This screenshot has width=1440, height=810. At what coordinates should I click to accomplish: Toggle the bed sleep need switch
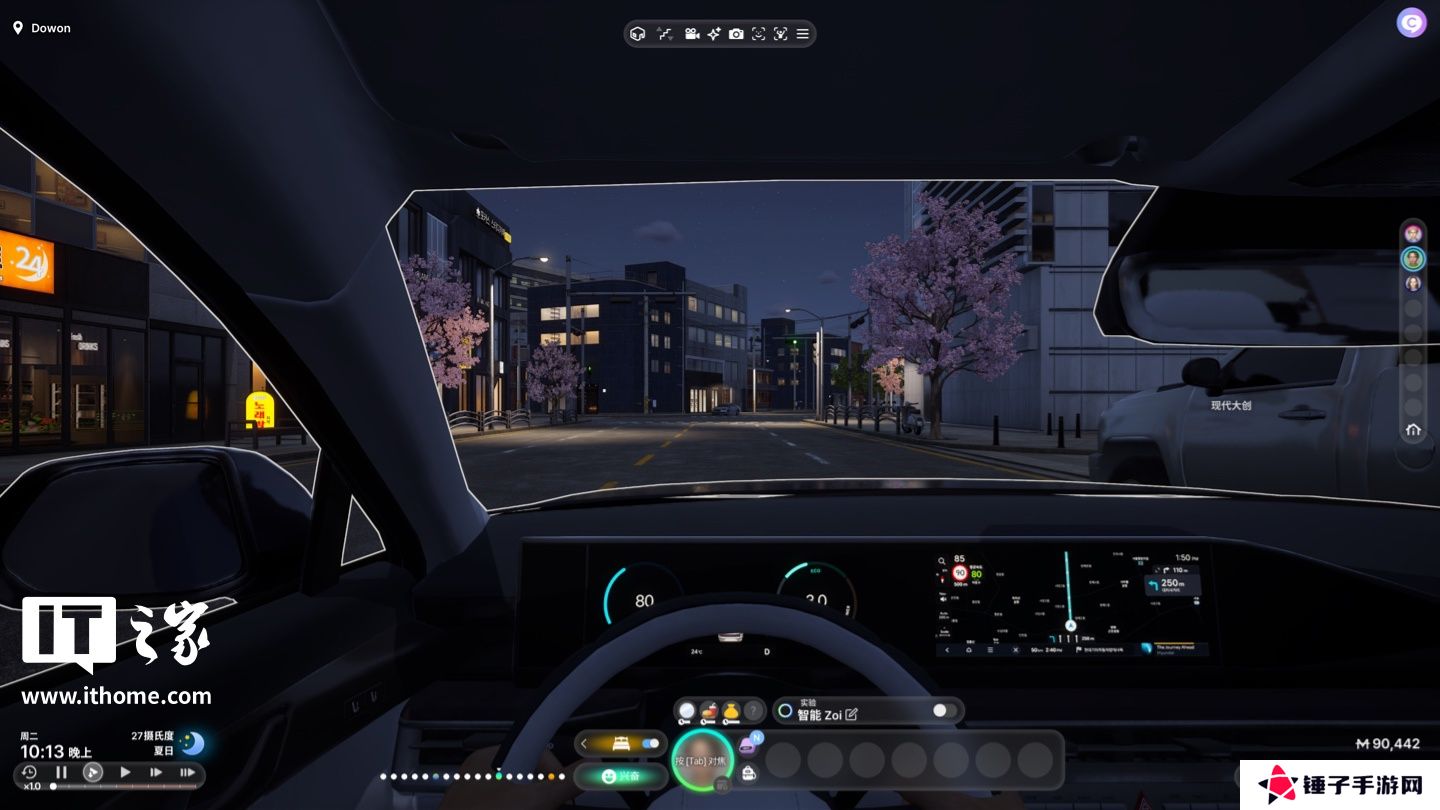tap(650, 744)
